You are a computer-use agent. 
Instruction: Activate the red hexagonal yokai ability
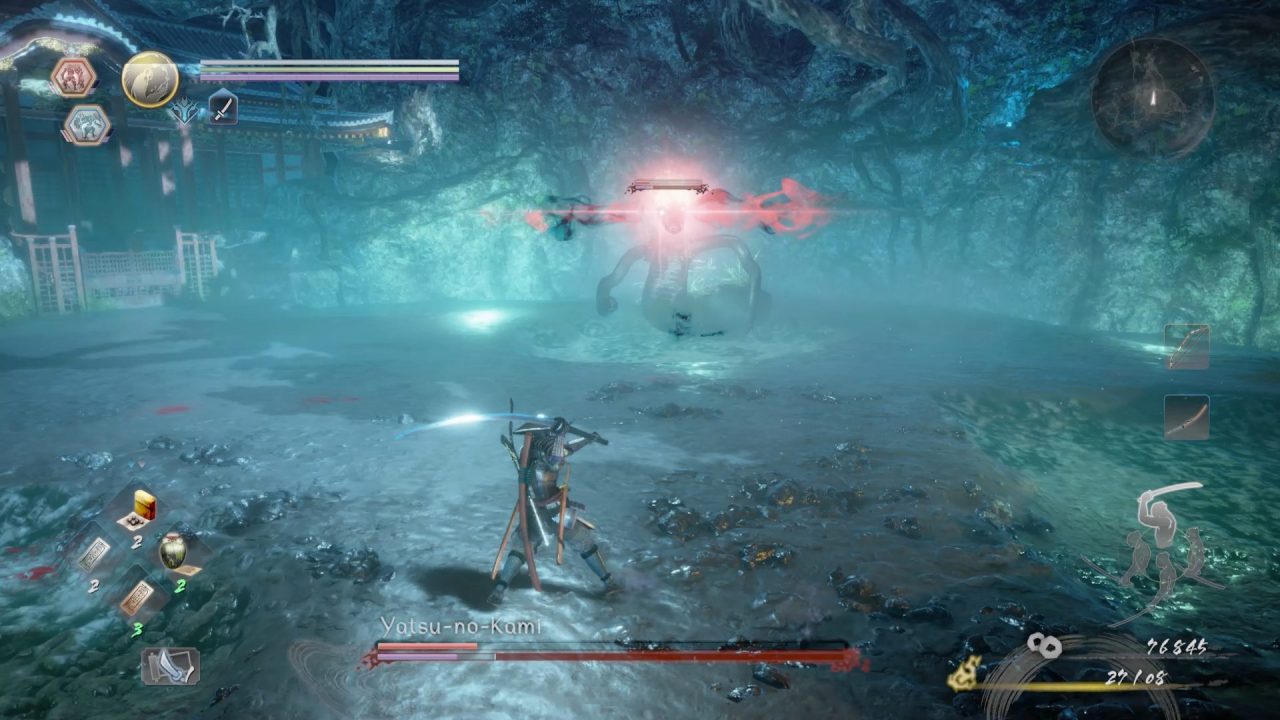pos(73,77)
